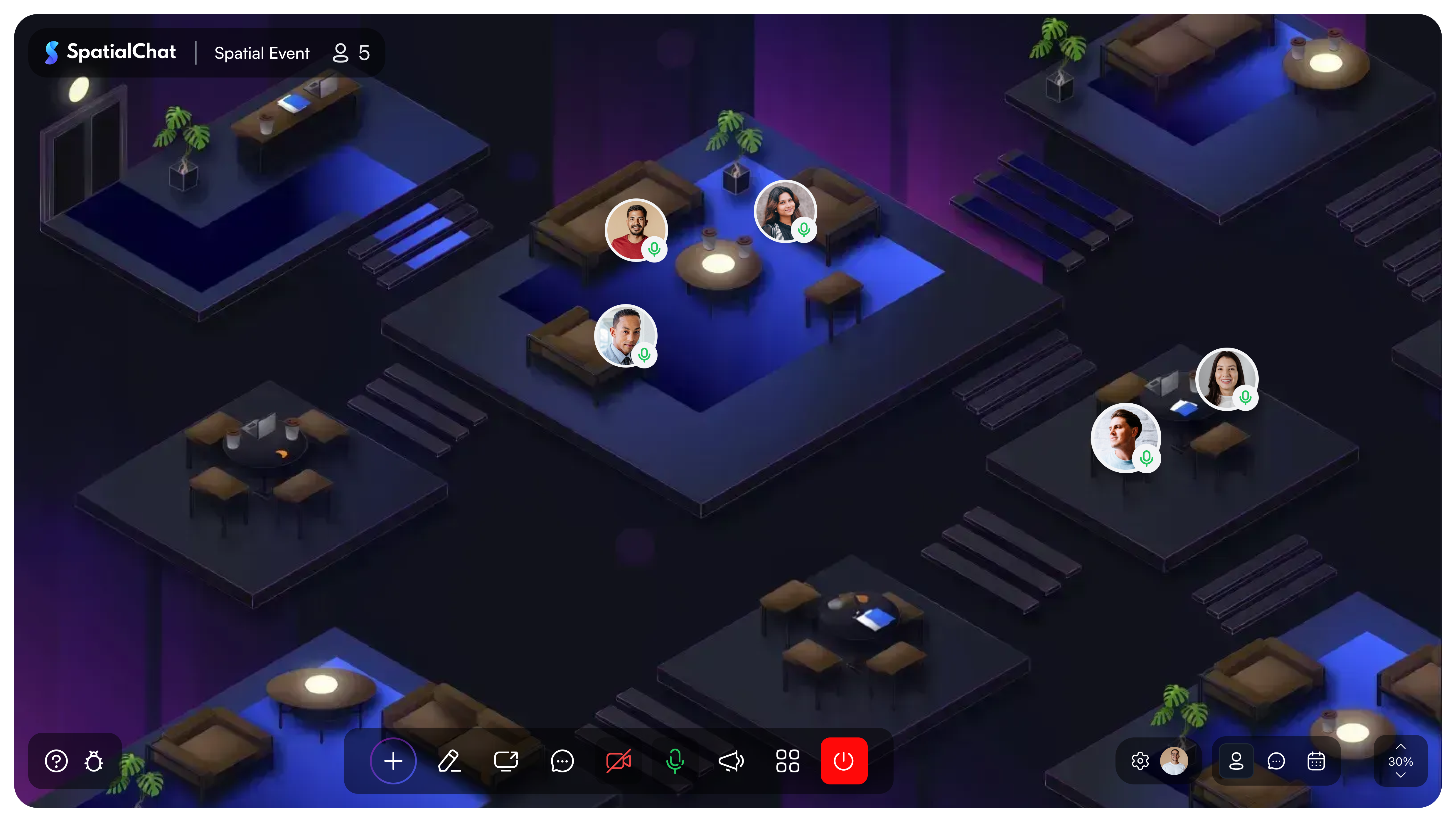Screen dimensions: 1456x822
Task: Open settings with the gear icon
Action: 1140,761
